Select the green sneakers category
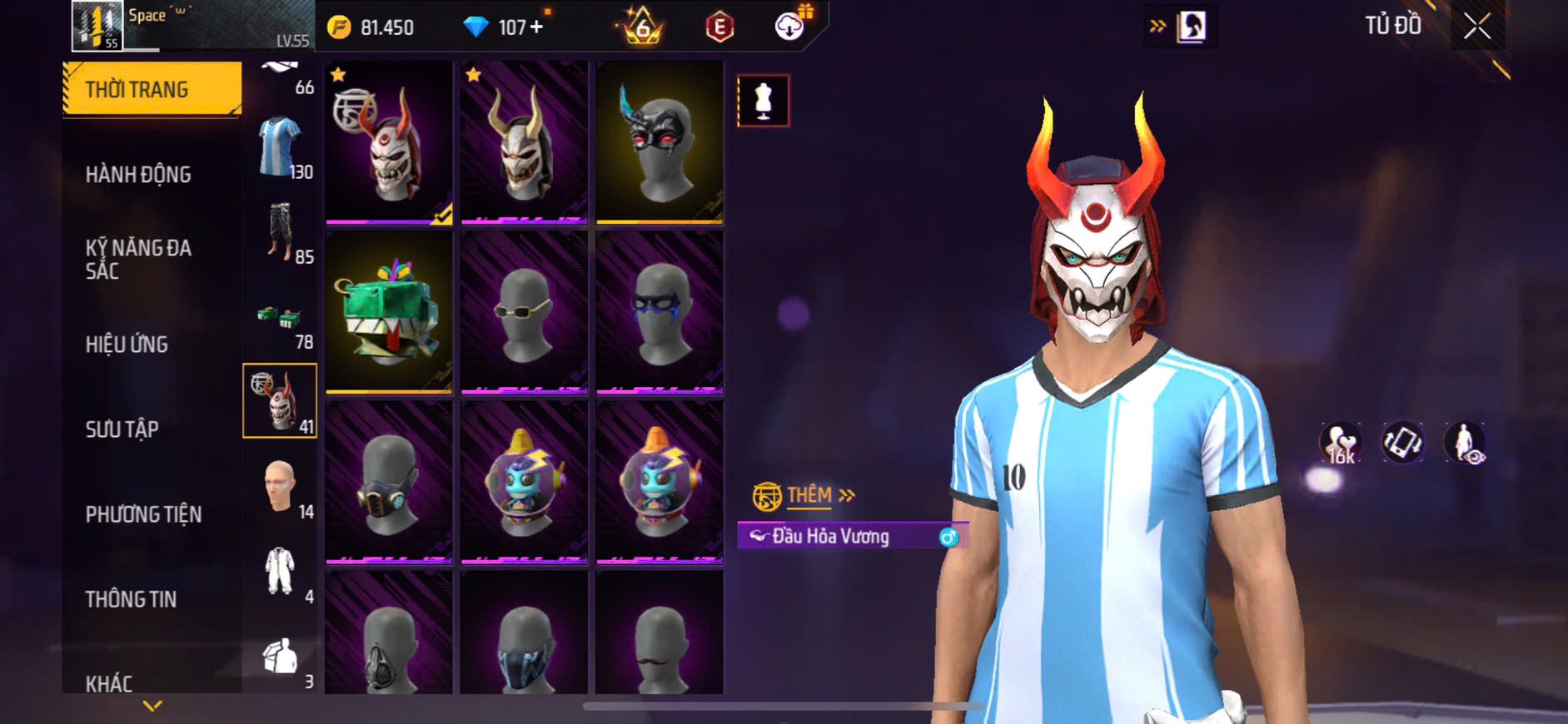The image size is (1568, 724). [280, 319]
